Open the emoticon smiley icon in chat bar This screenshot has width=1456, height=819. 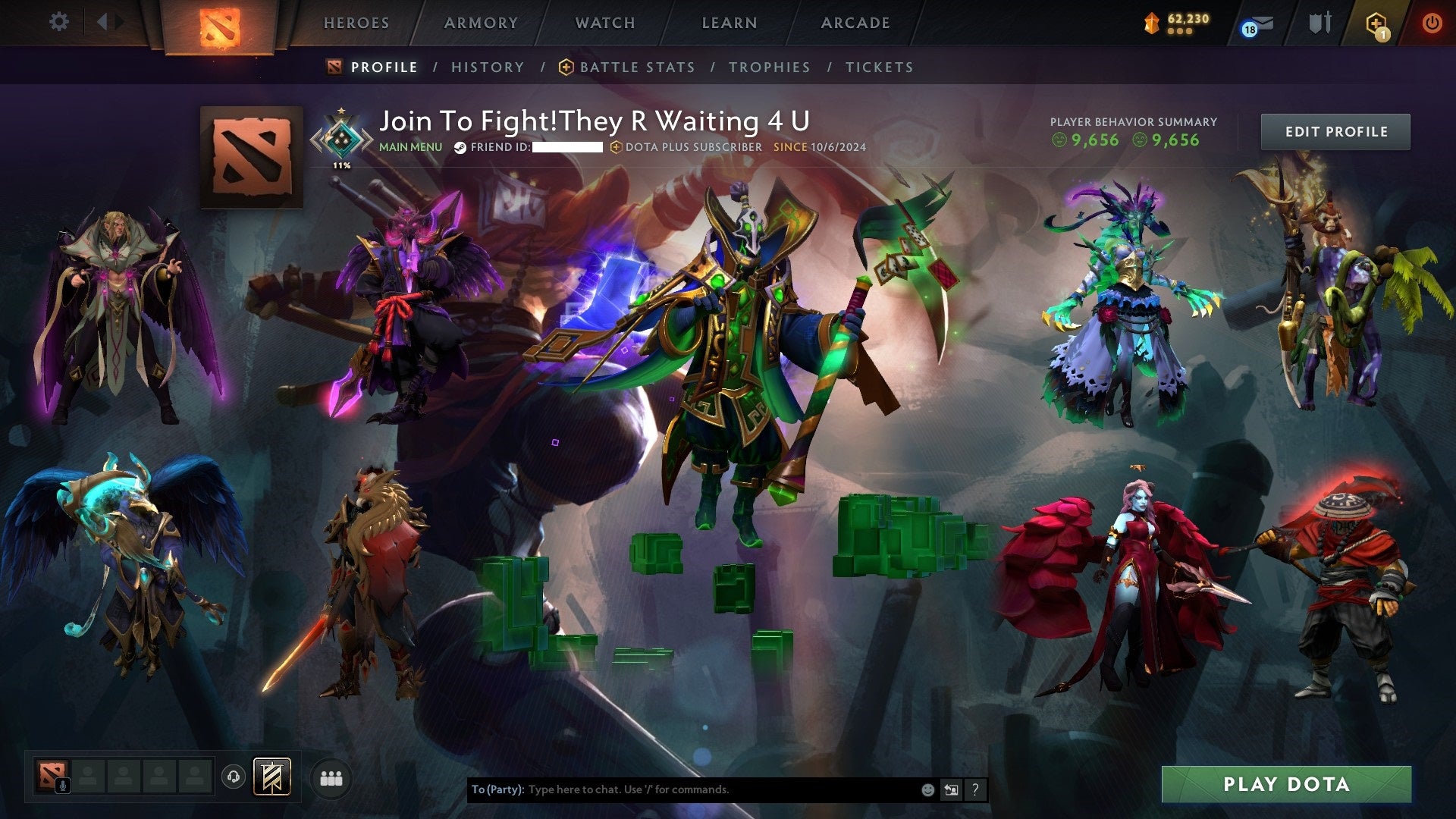click(x=927, y=789)
